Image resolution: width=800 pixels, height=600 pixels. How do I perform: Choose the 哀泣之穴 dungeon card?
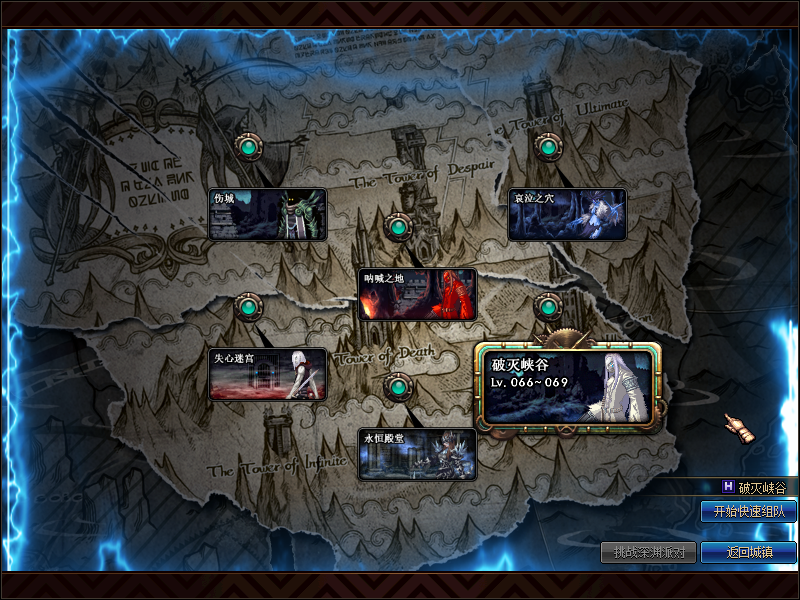click(x=567, y=214)
